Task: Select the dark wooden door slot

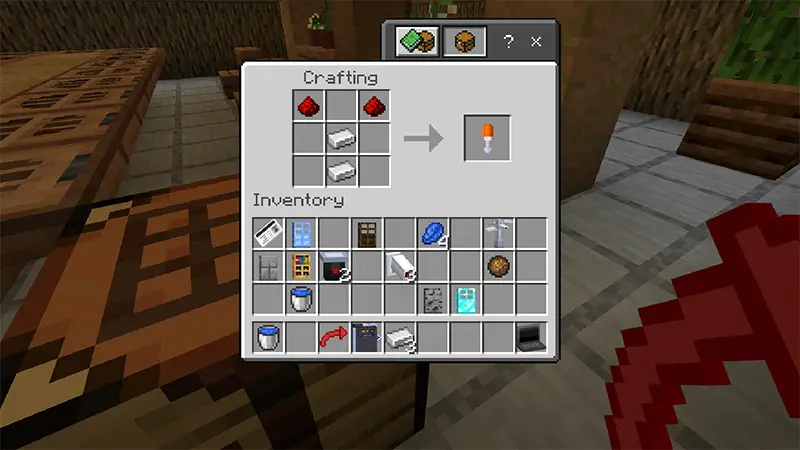Action: point(367,234)
